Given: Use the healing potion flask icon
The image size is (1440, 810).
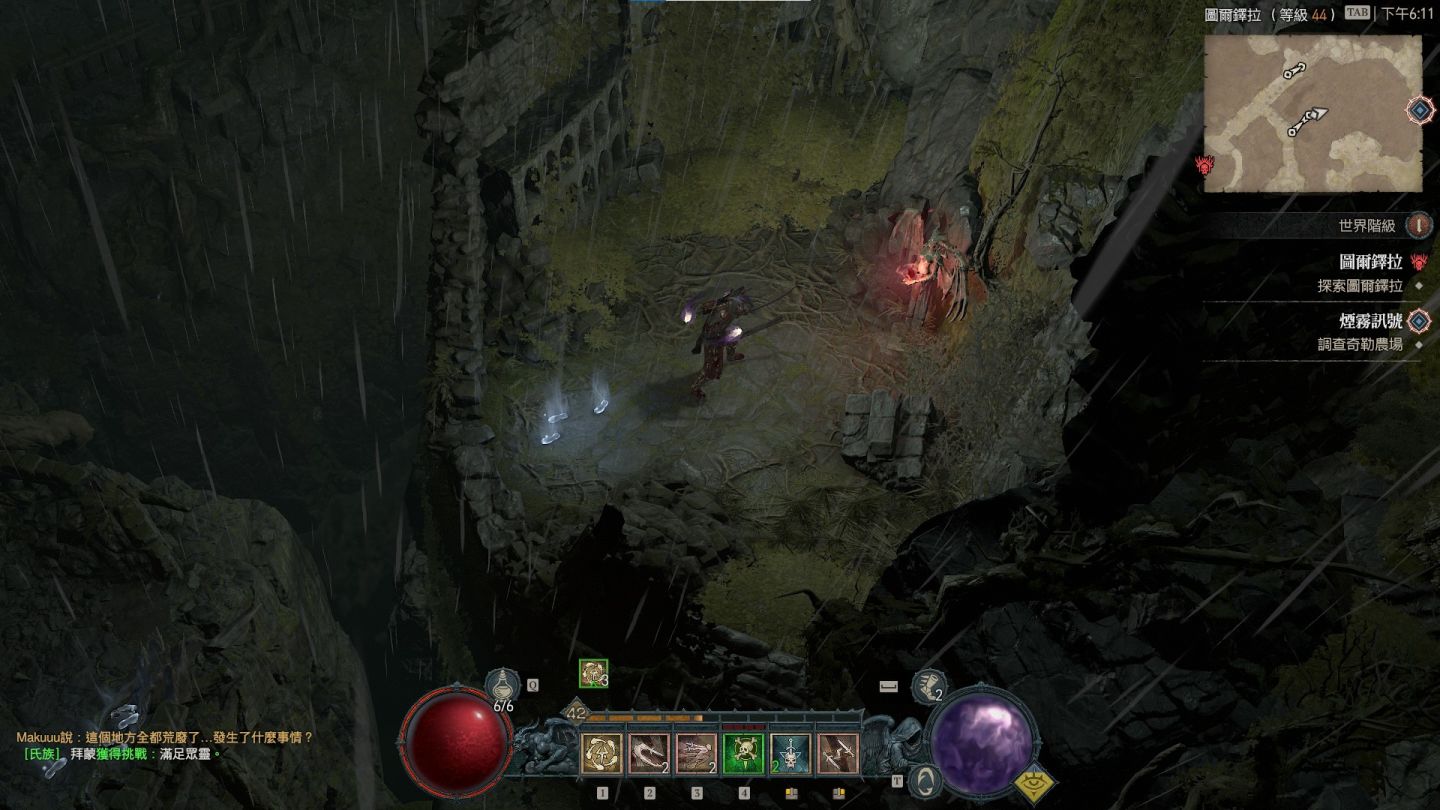Looking at the screenshot, I should [502, 687].
